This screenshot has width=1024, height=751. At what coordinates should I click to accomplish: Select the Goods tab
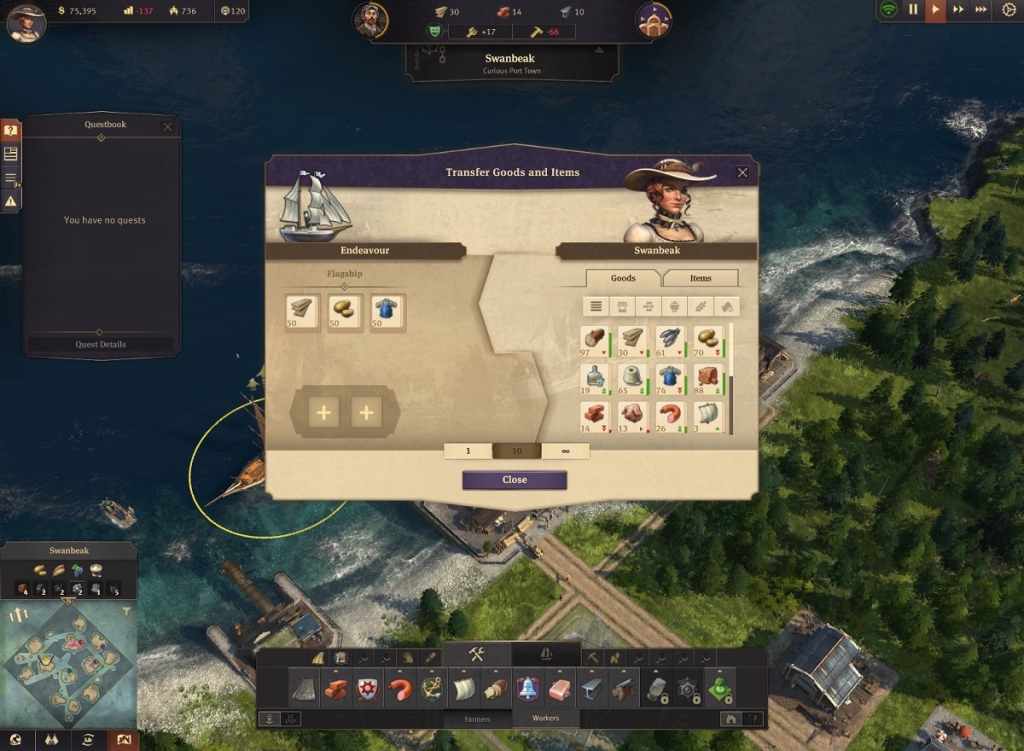pos(623,278)
